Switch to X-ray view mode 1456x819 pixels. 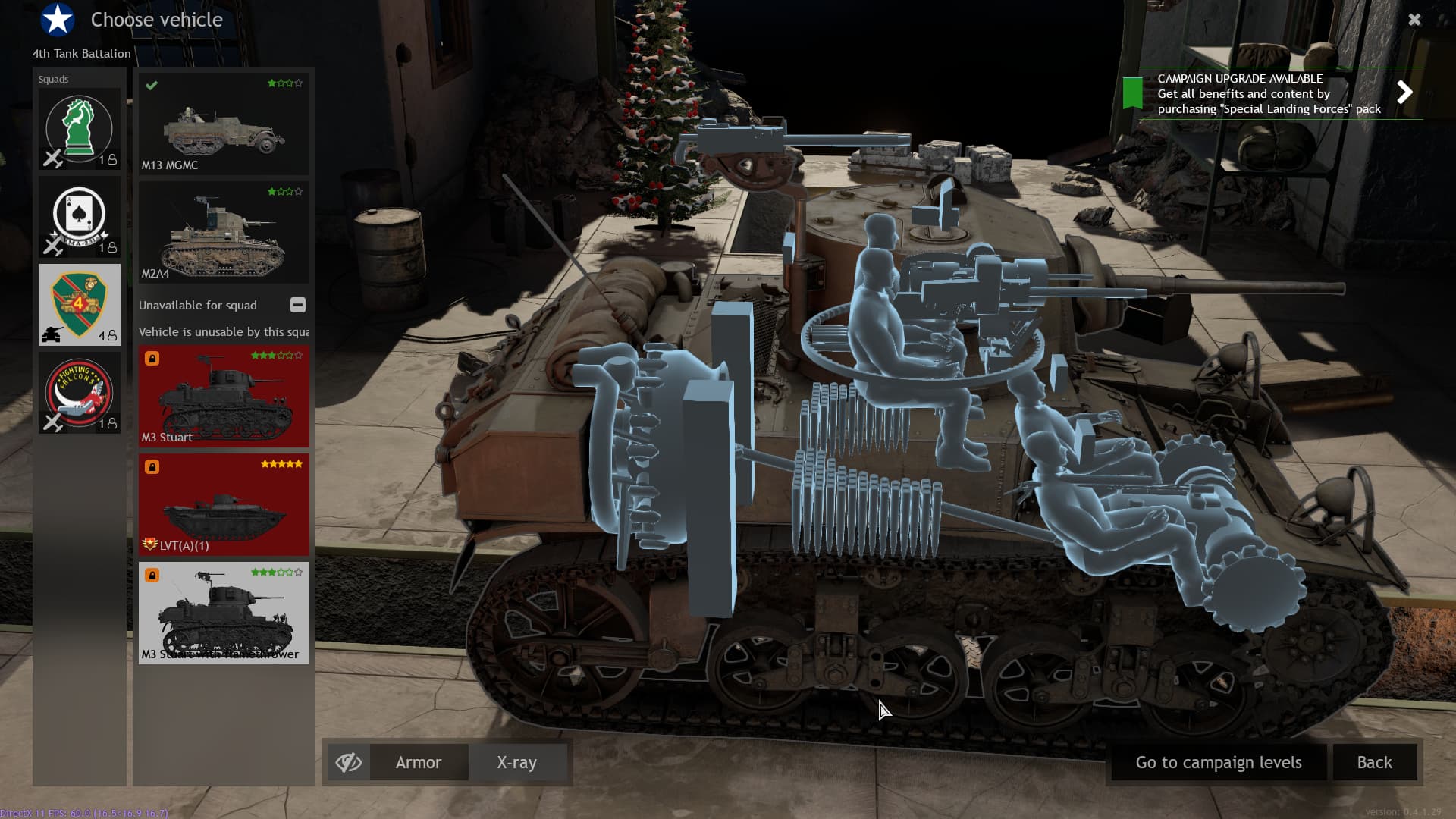pyautogui.click(x=517, y=762)
